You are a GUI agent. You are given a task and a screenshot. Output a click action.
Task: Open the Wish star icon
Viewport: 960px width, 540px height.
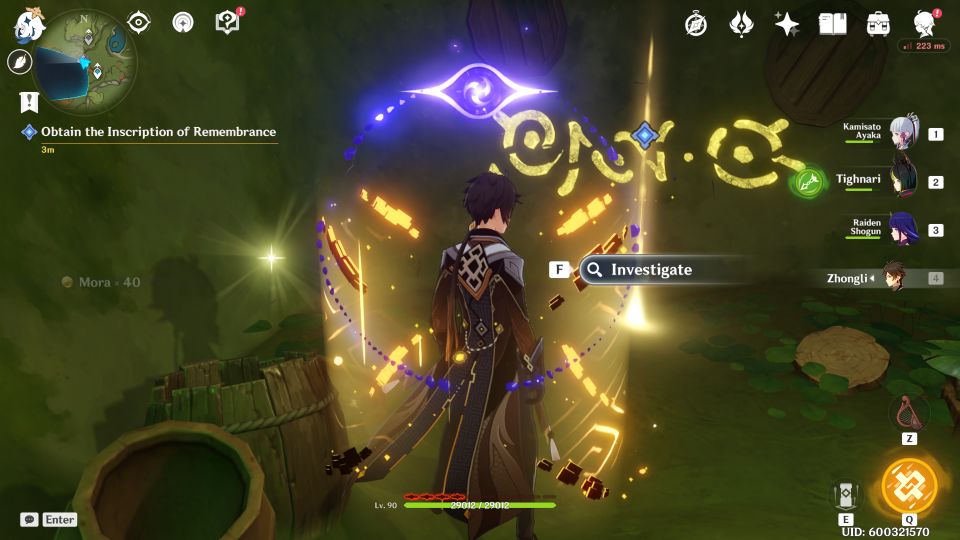point(787,24)
